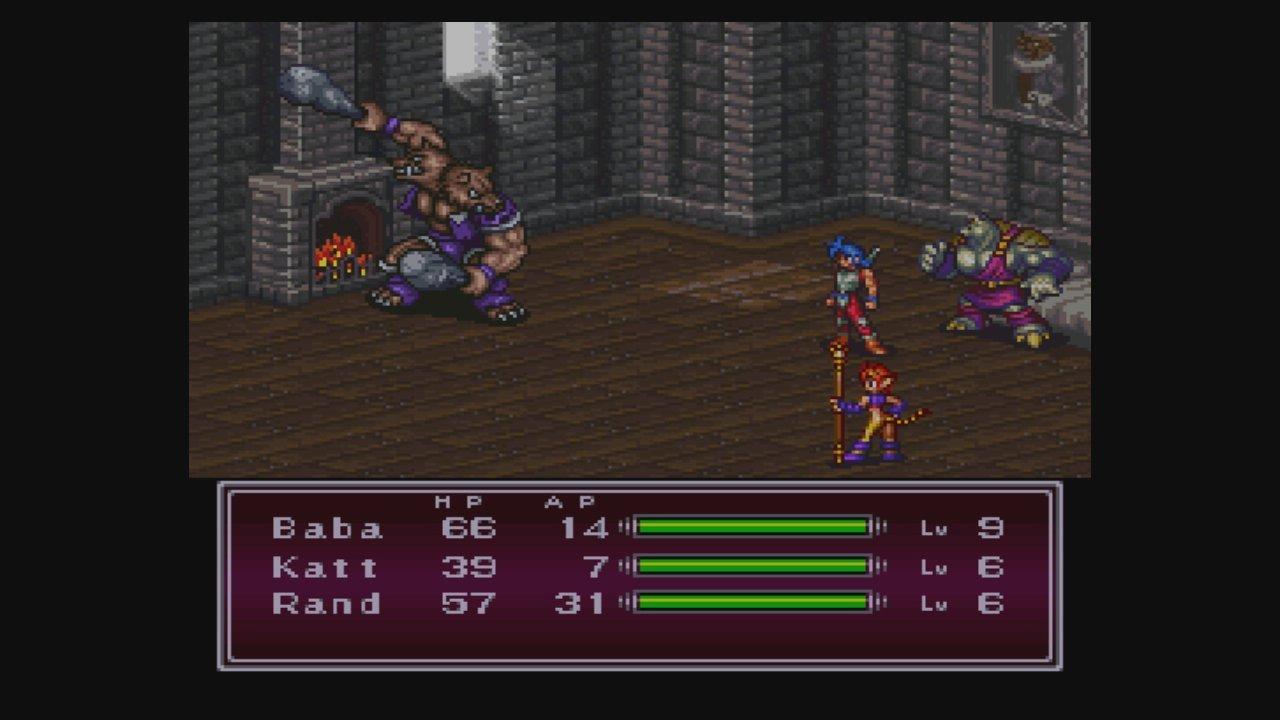Viewport: 1280px width, 720px height.
Task: Expand the HP column header in the status panel
Action: point(460,500)
